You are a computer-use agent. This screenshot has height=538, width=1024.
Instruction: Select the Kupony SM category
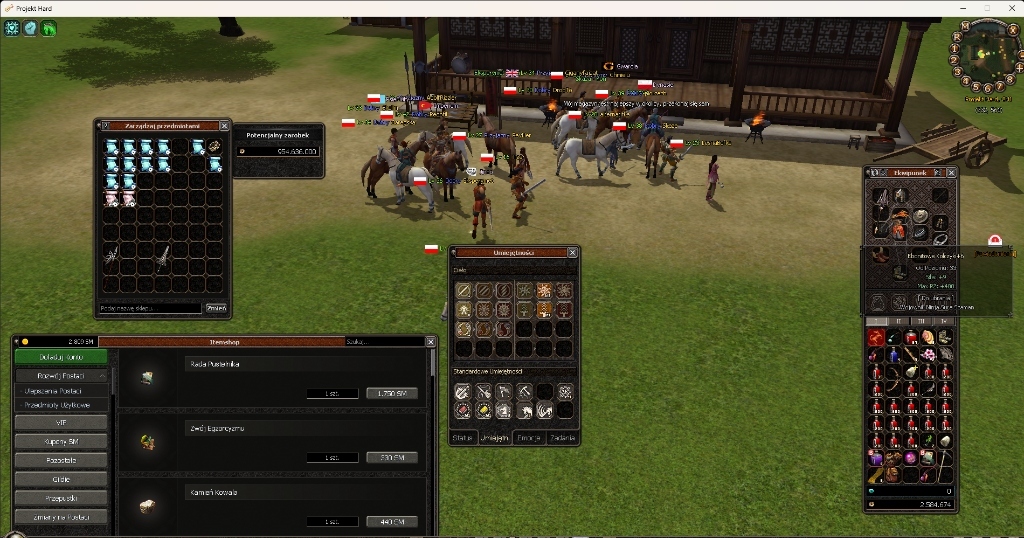tap(61, 441)
